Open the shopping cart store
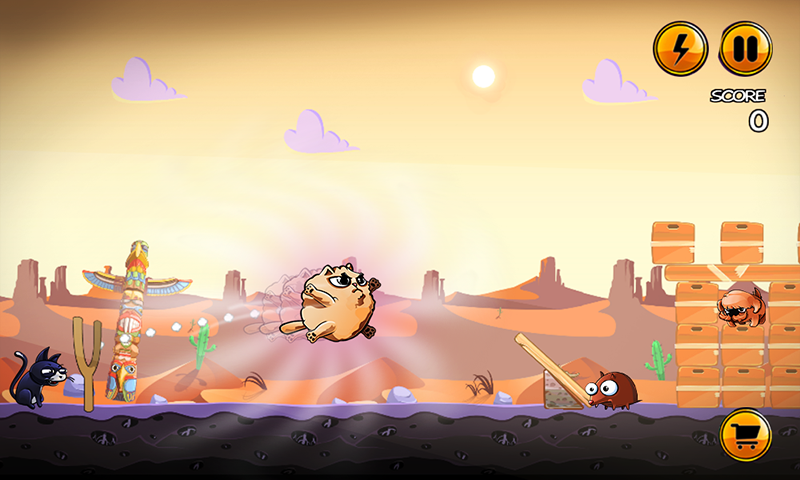This screenshot has height=480, width=800. pyautogui.click(x=745, y=435)
